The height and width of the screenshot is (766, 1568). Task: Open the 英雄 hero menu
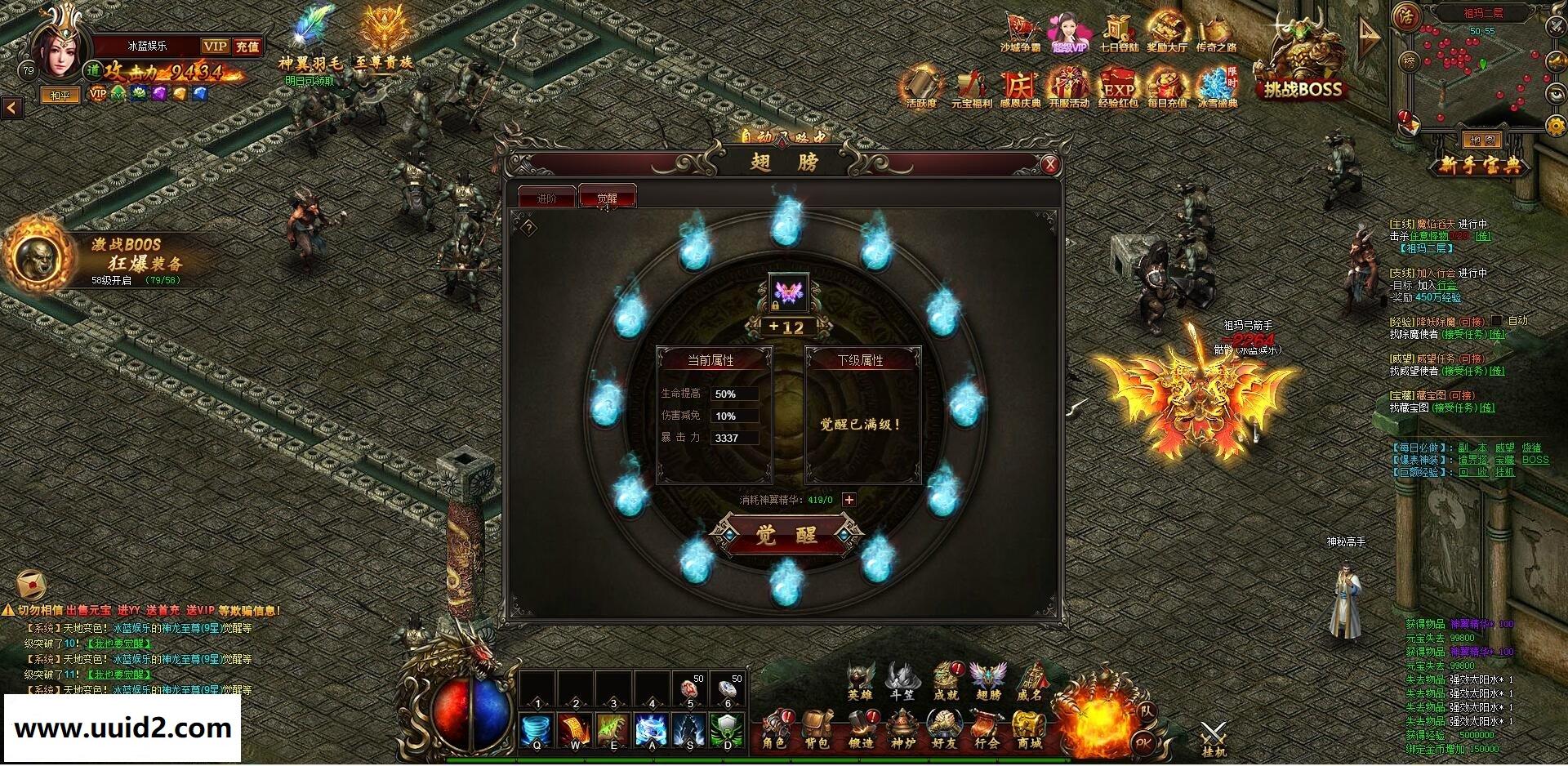pos(859,682)
